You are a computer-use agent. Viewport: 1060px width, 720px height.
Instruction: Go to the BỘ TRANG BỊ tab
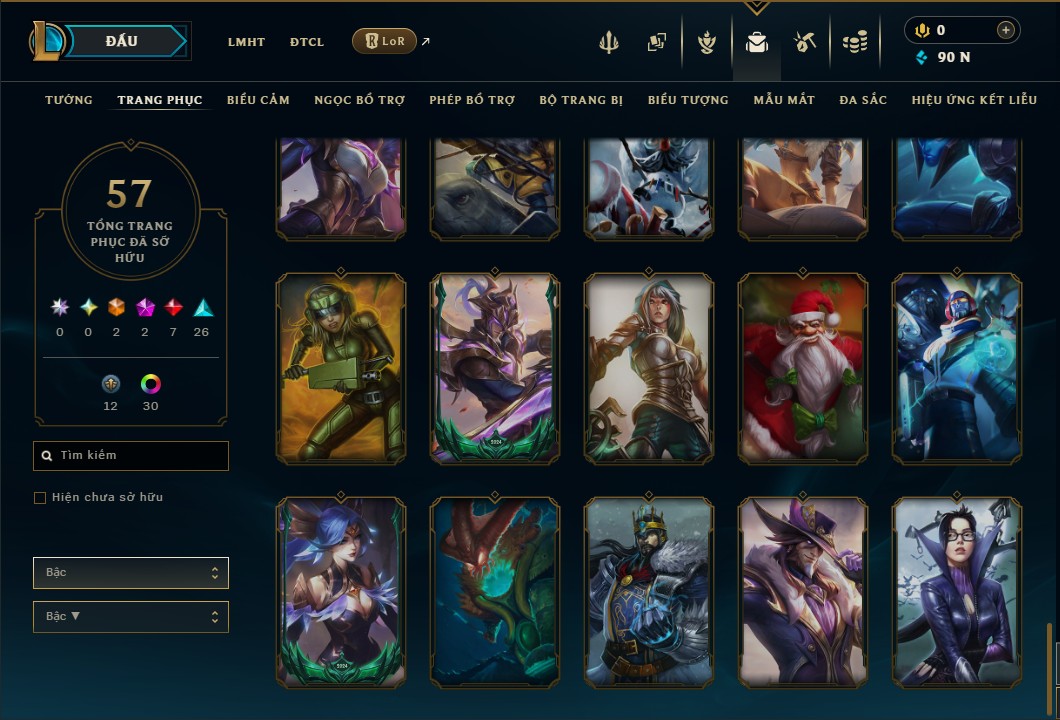pos(581,100)
